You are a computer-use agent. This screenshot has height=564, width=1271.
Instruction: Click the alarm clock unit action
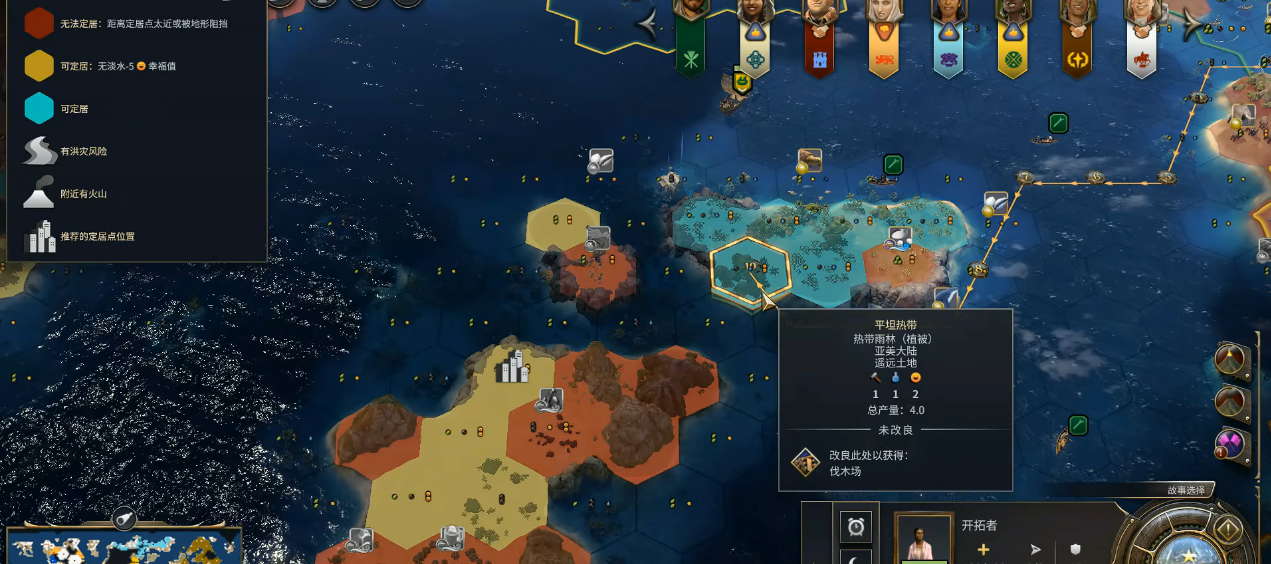[855, 526]
